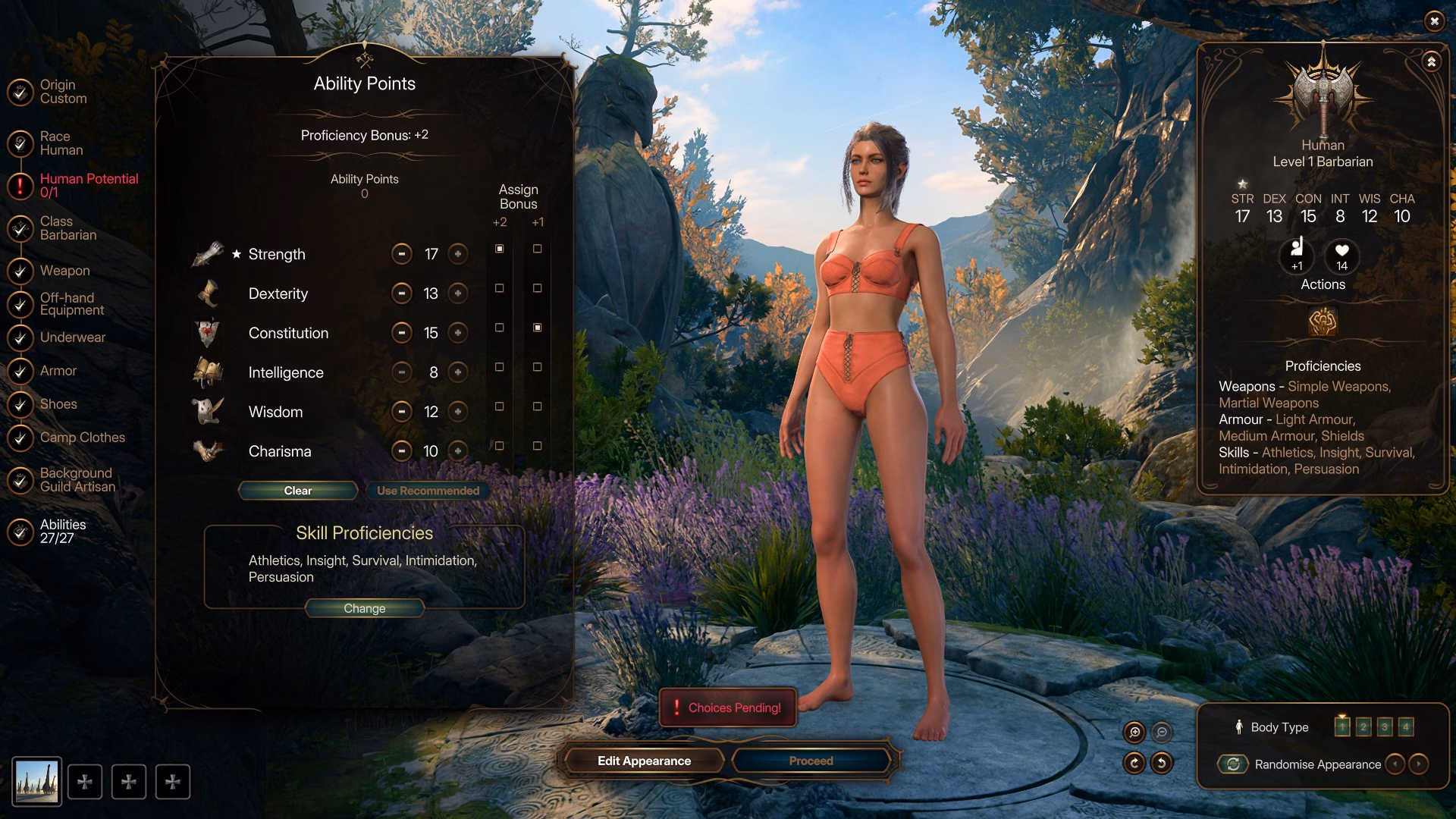
Task: Close character creation with the X
Action: pyautogui.click(x=1434, y=21)
